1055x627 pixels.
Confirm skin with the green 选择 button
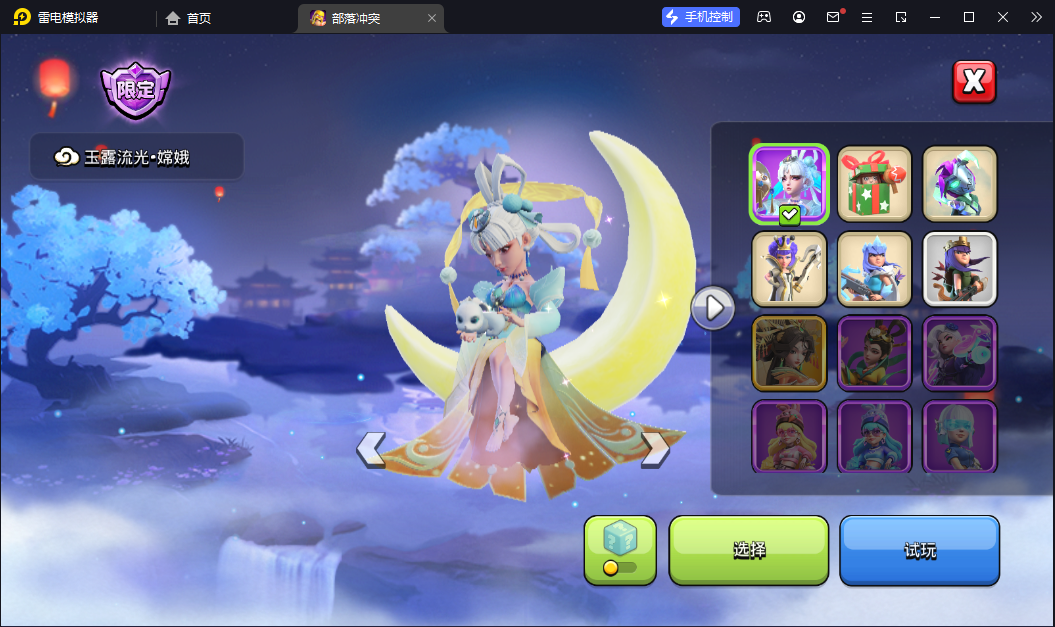(749, 550)
